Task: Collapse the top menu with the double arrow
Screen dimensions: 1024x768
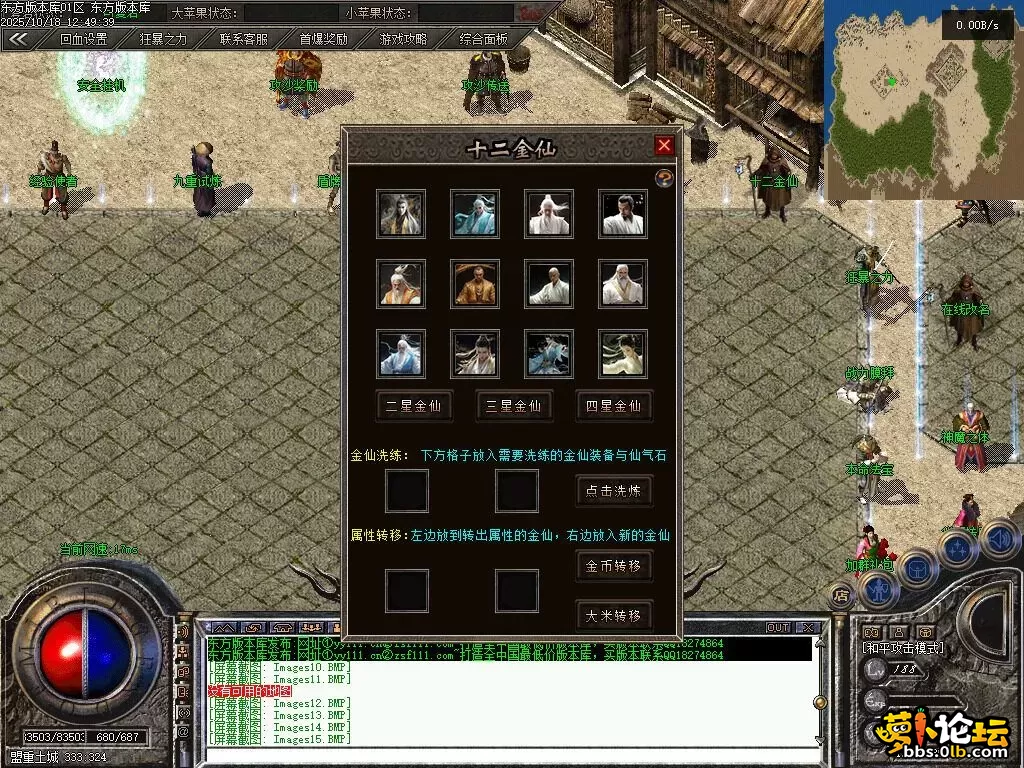Action: pyautogui.click(x=18, y=39)
